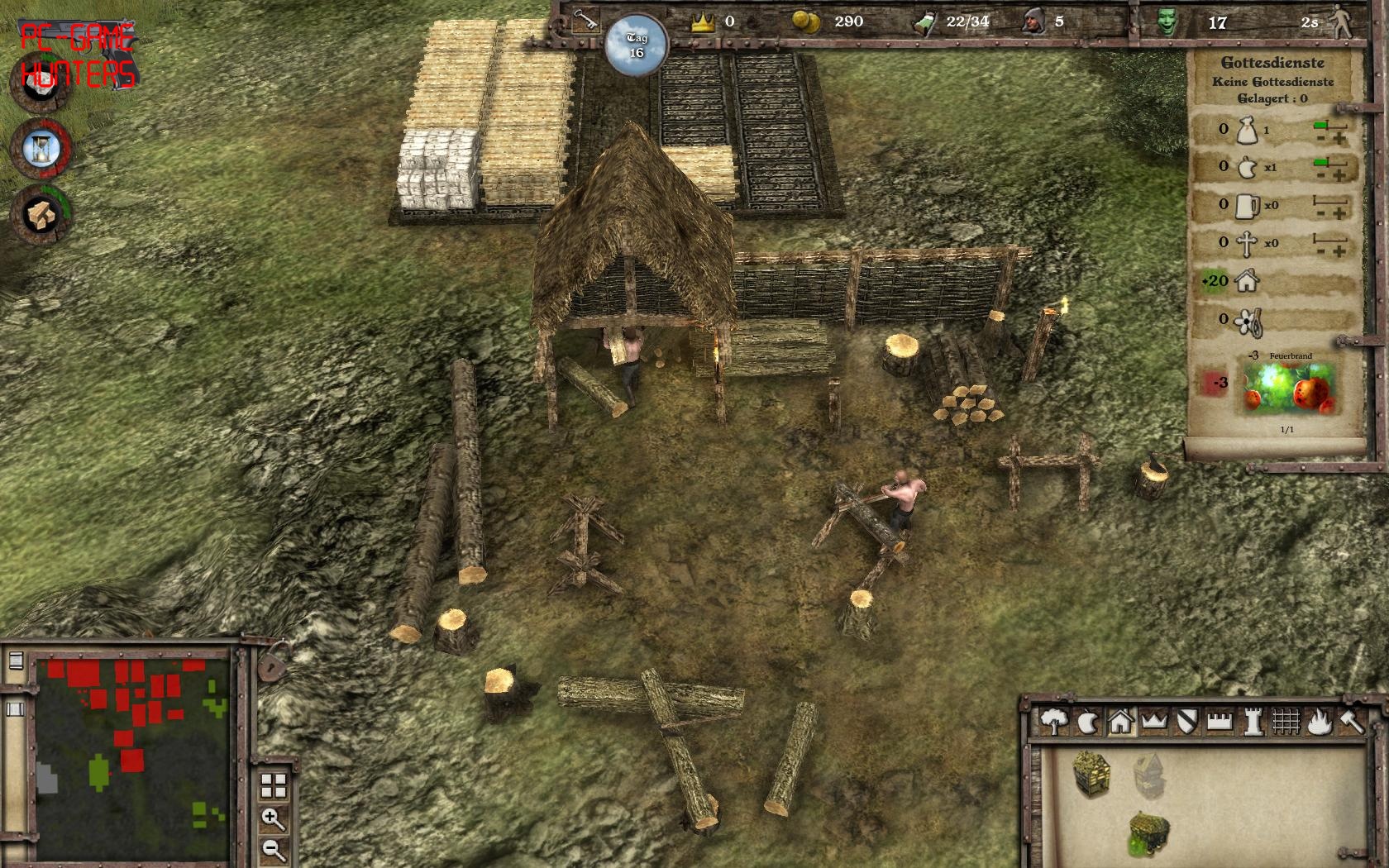Switch to the apple food buildings tab
The height and width of the screenshot is (868, 1389).
point(1086,723)
